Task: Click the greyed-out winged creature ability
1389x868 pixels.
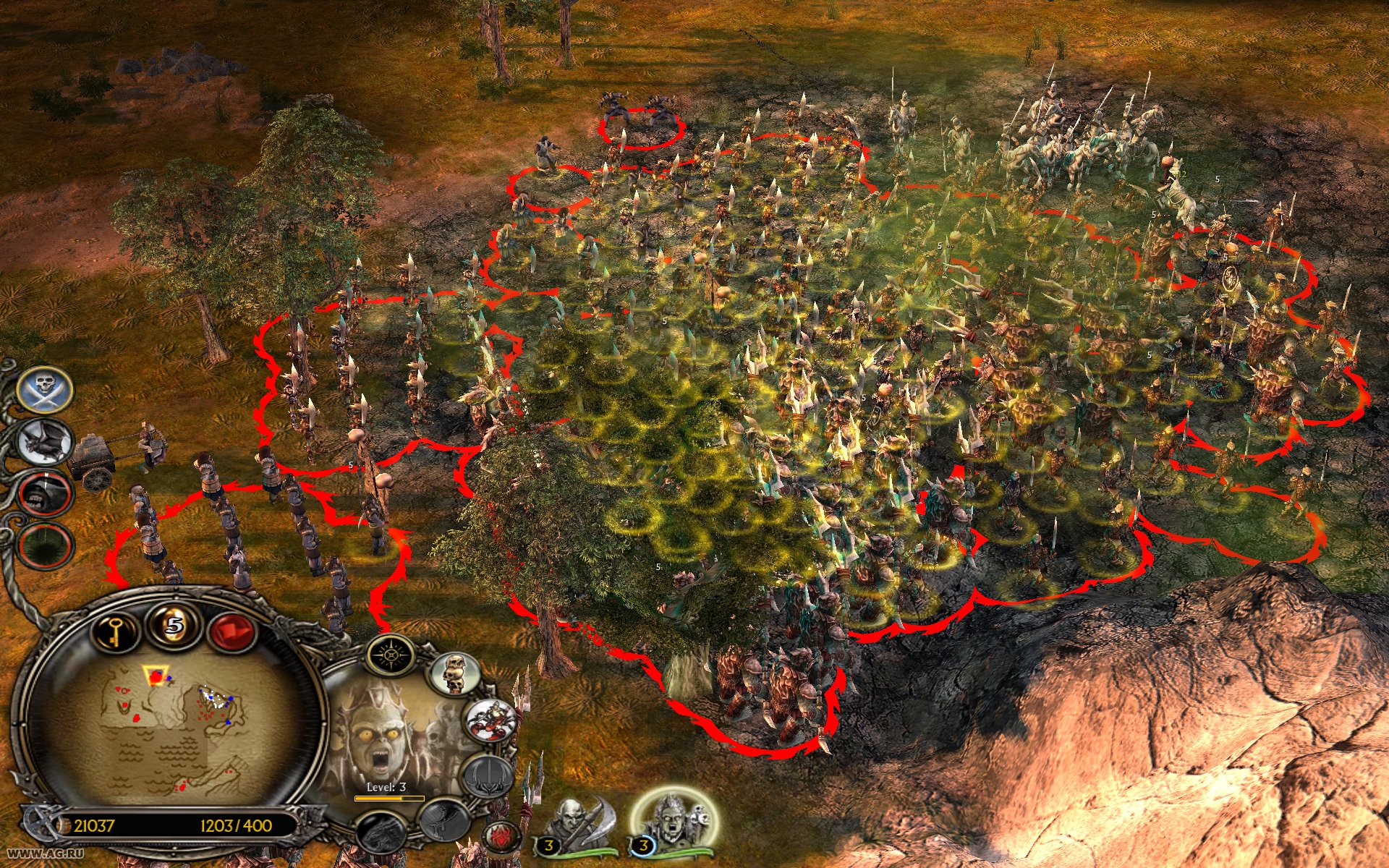Action: tap(443, 818)
